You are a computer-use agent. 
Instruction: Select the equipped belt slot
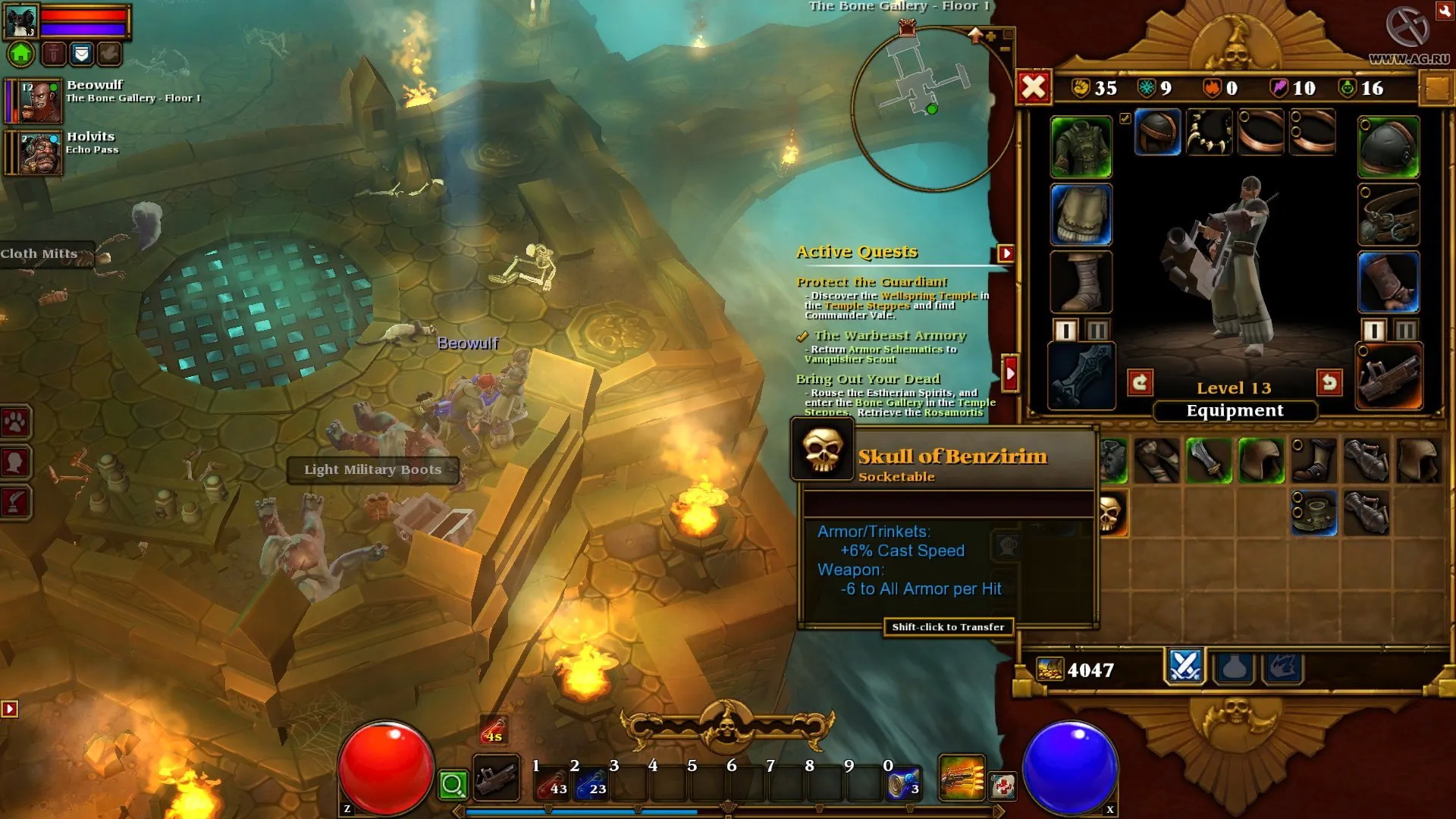click(1389, 215)
